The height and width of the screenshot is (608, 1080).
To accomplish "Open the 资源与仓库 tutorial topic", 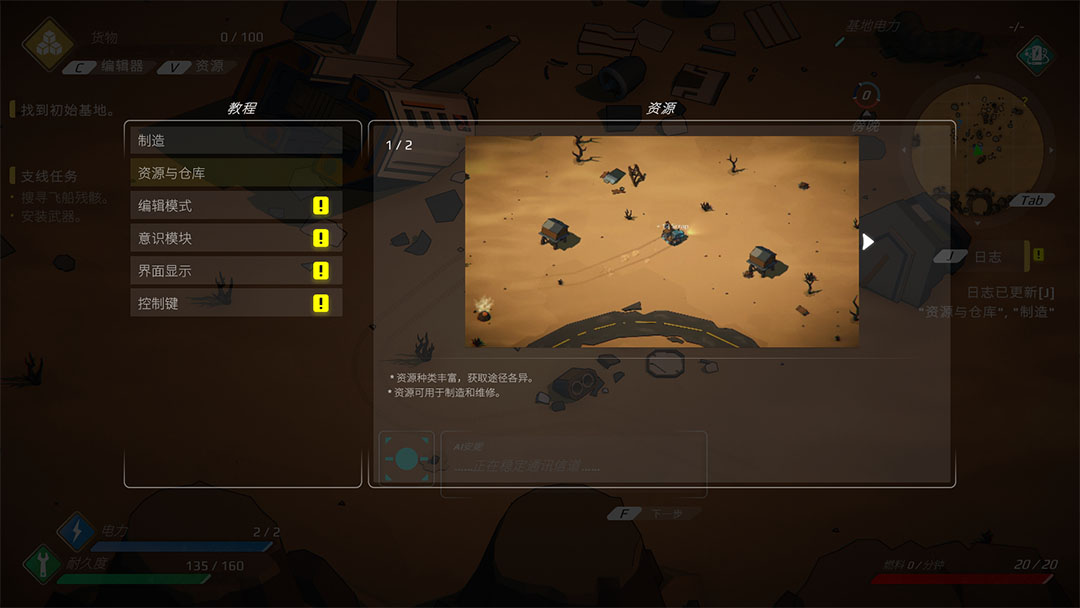I will coord(236,173).
